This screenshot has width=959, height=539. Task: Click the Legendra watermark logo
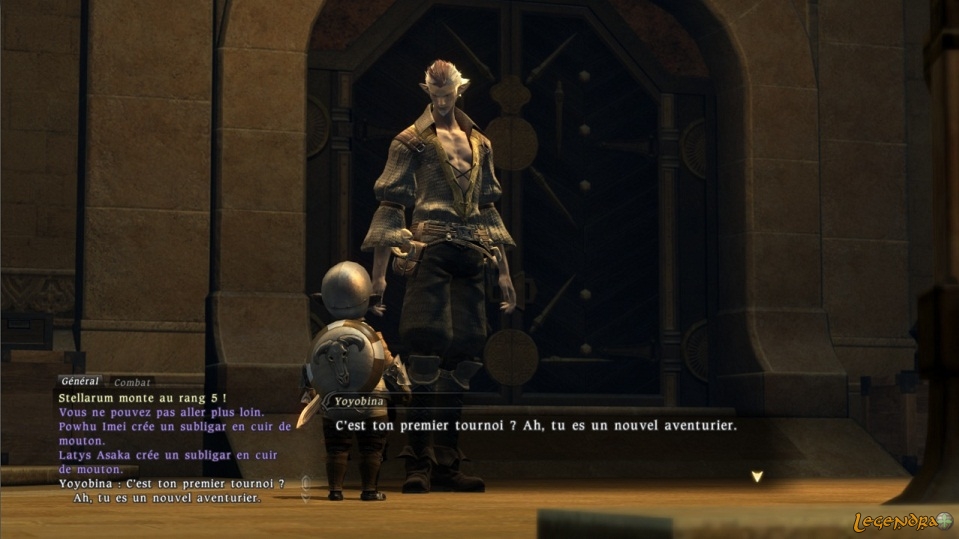point(902,521)
